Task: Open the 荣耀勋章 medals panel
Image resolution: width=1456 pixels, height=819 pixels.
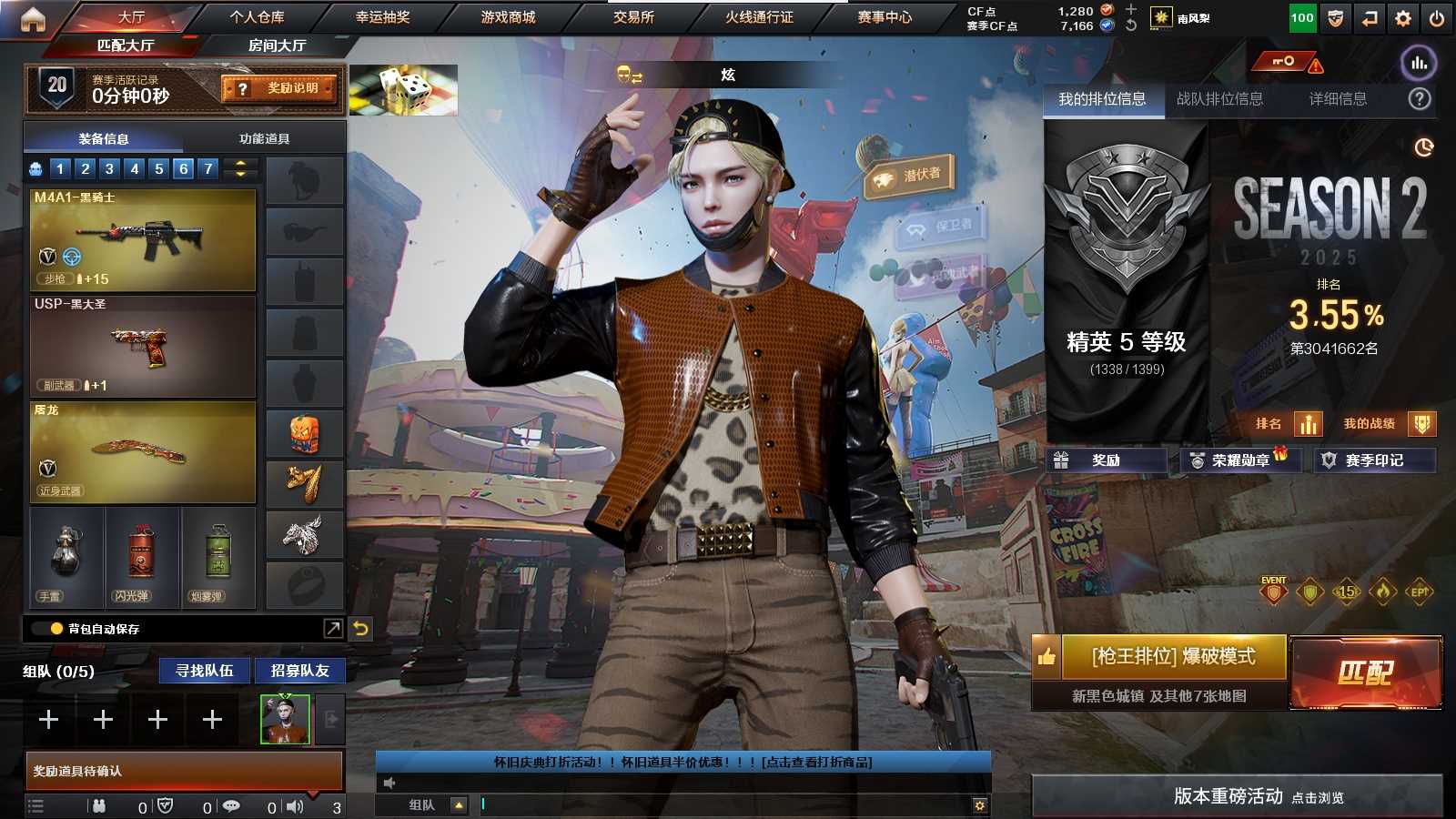Action: (1239, 460)
